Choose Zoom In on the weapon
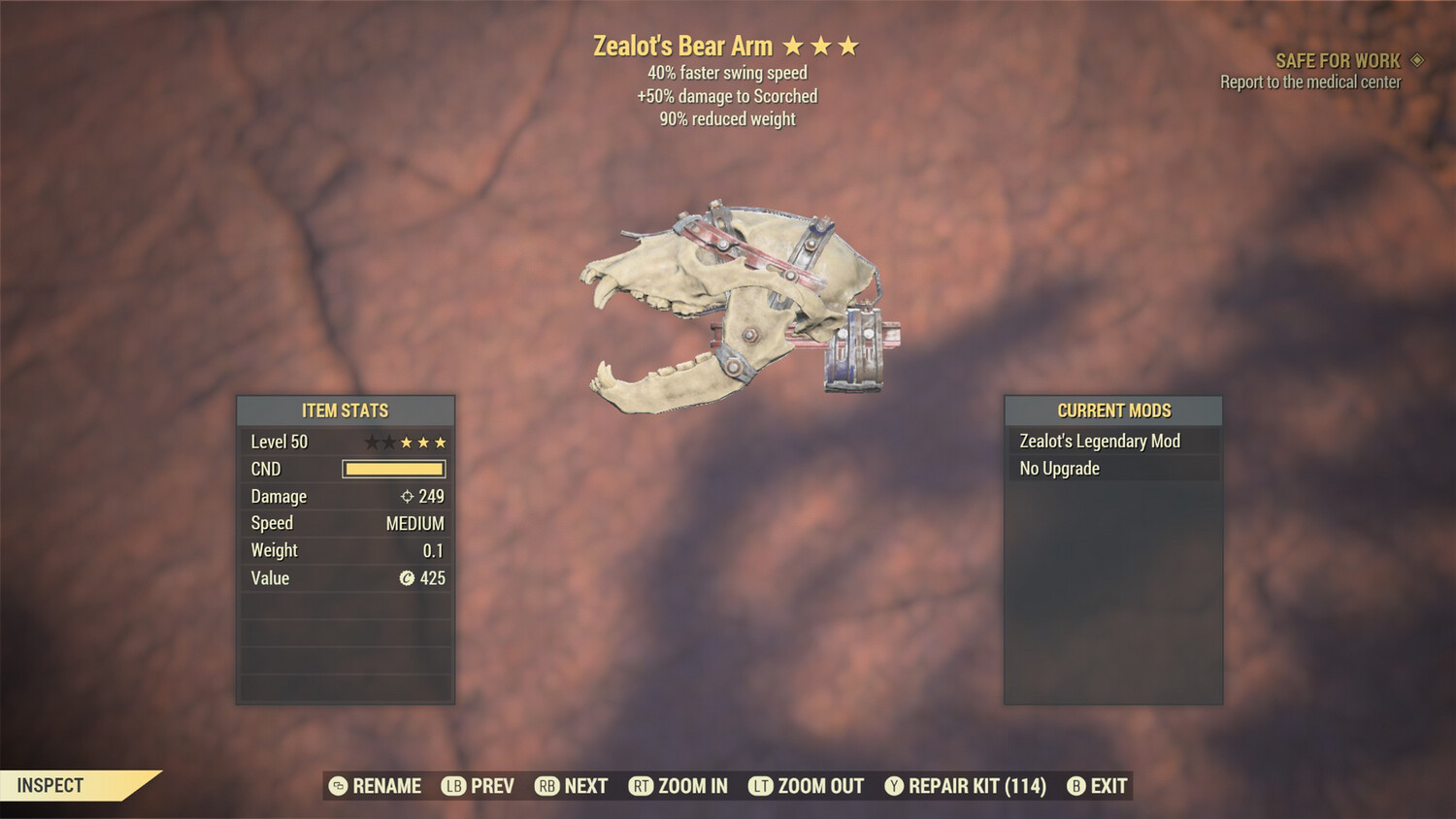 (678, 786)
